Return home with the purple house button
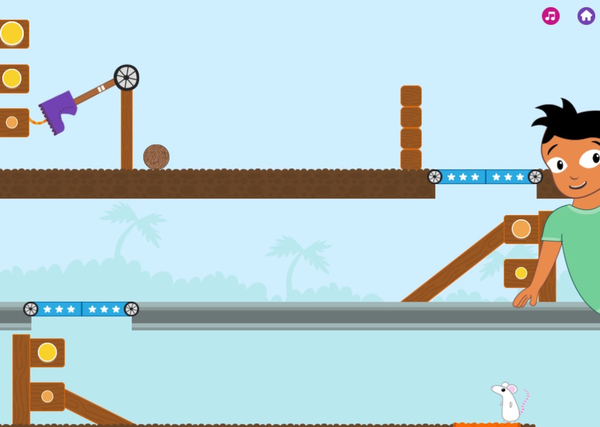The width and height of the screenshot is (600, 427). tap(586, 16)
